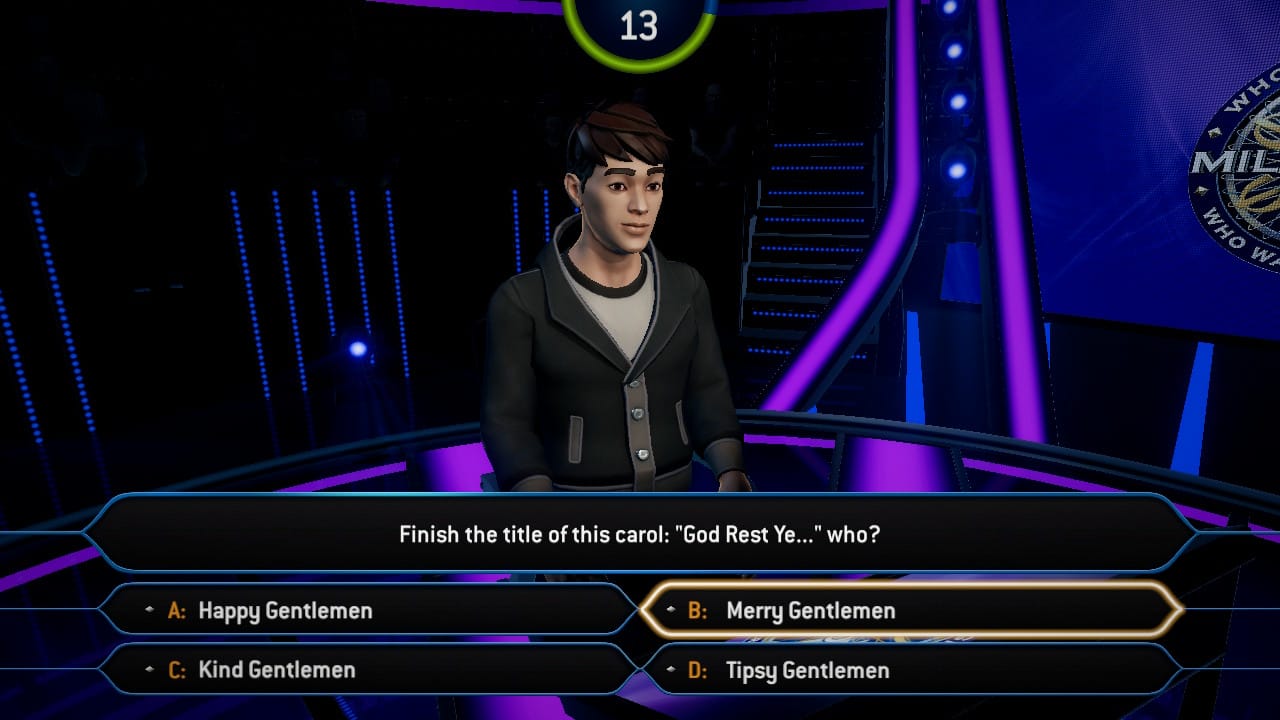Viewport: 1280px width, 720px height.
Task: Switch focus to the question text panel
Action: coord(640,534)
